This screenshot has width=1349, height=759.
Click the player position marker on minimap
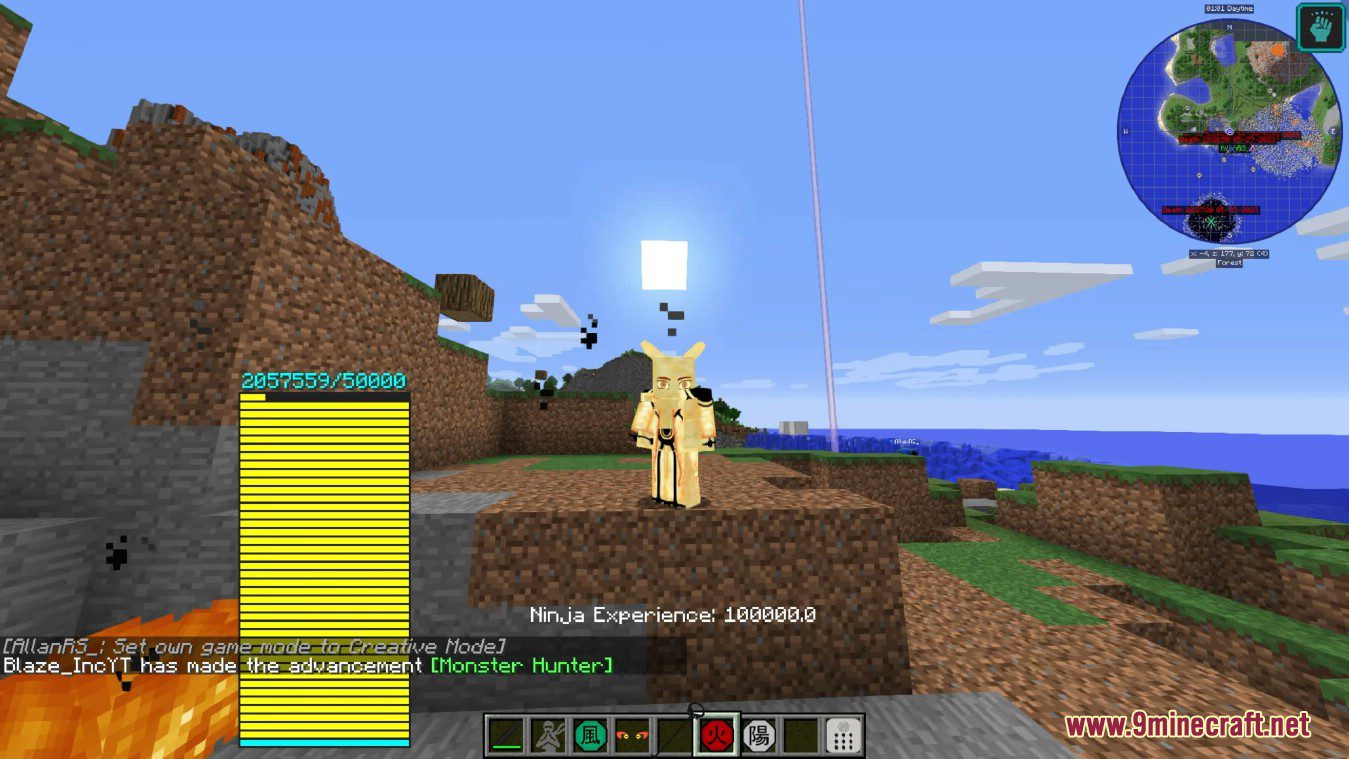point(1229,131)
